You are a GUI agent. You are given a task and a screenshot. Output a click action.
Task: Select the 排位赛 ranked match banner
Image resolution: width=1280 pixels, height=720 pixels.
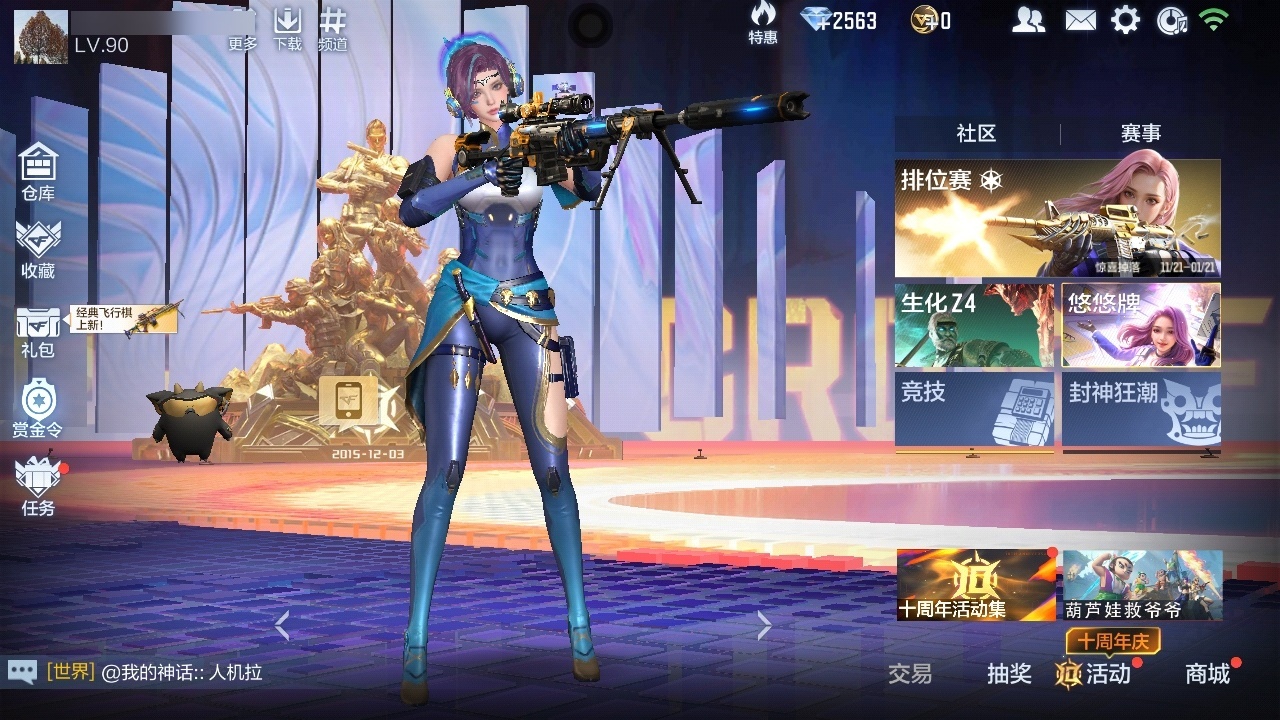[1057, 218]
